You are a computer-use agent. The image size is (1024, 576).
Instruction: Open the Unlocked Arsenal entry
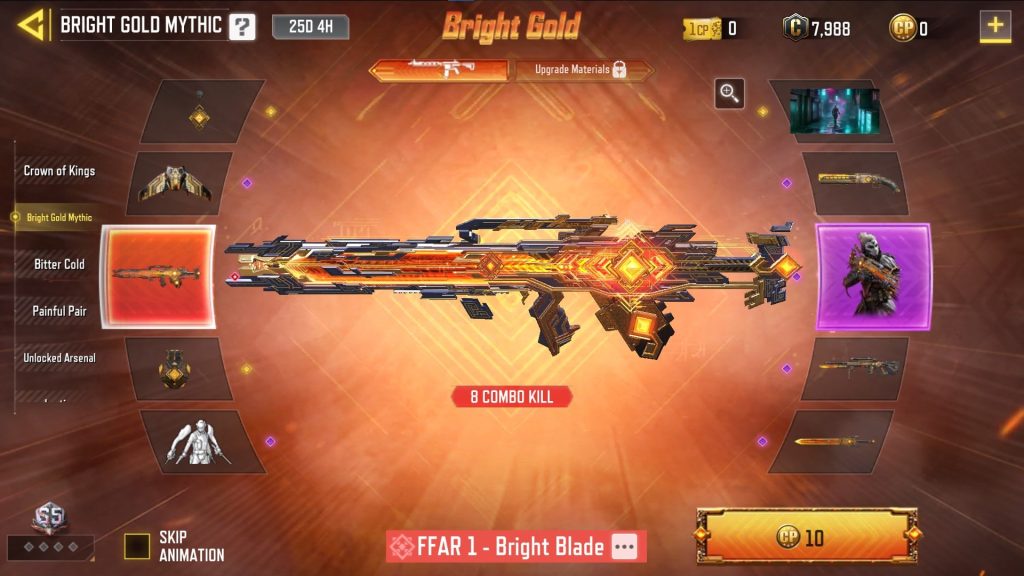(x=59, y=358)
